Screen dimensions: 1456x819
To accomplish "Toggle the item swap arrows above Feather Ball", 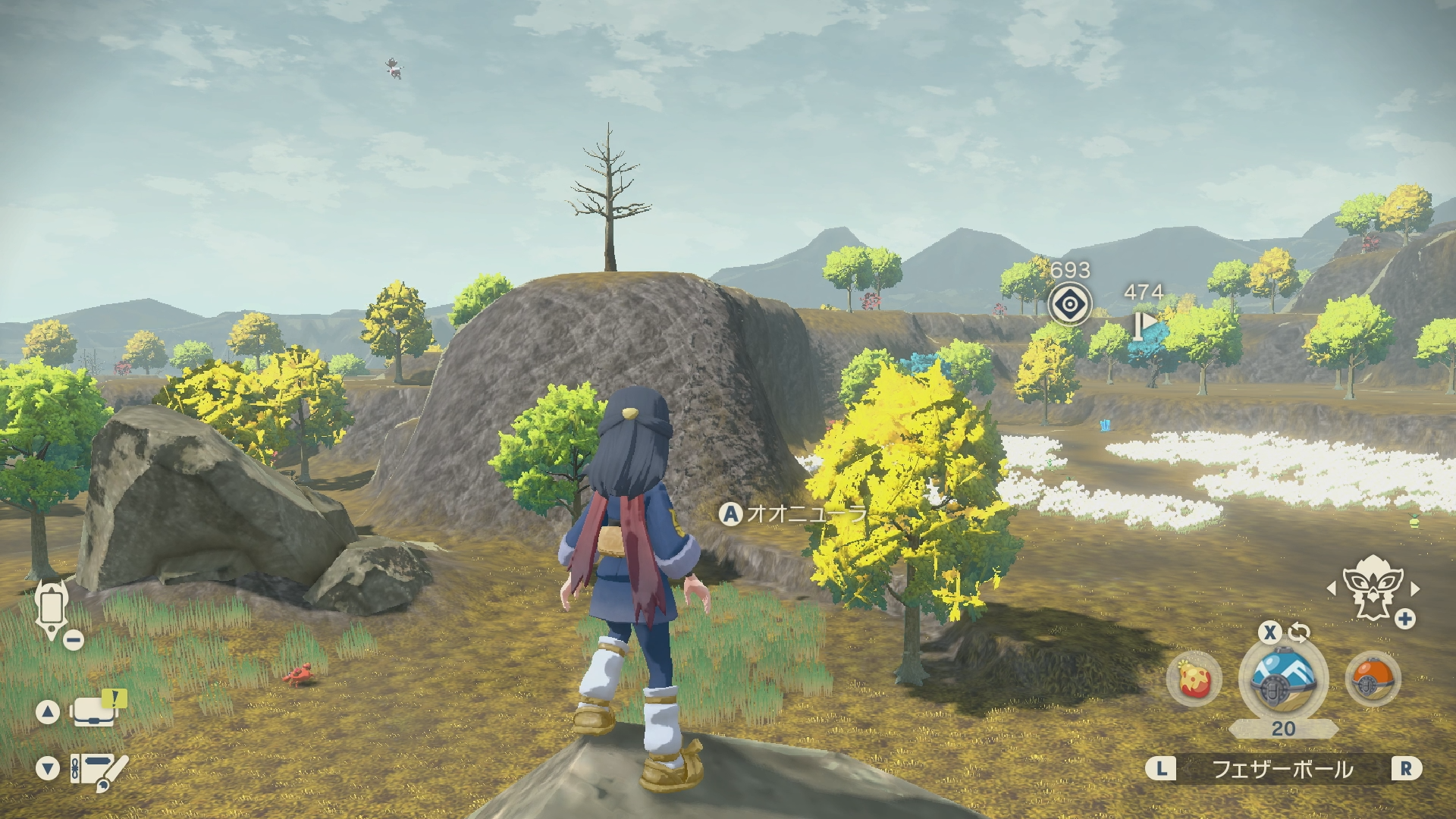I will click(1299, 632).
